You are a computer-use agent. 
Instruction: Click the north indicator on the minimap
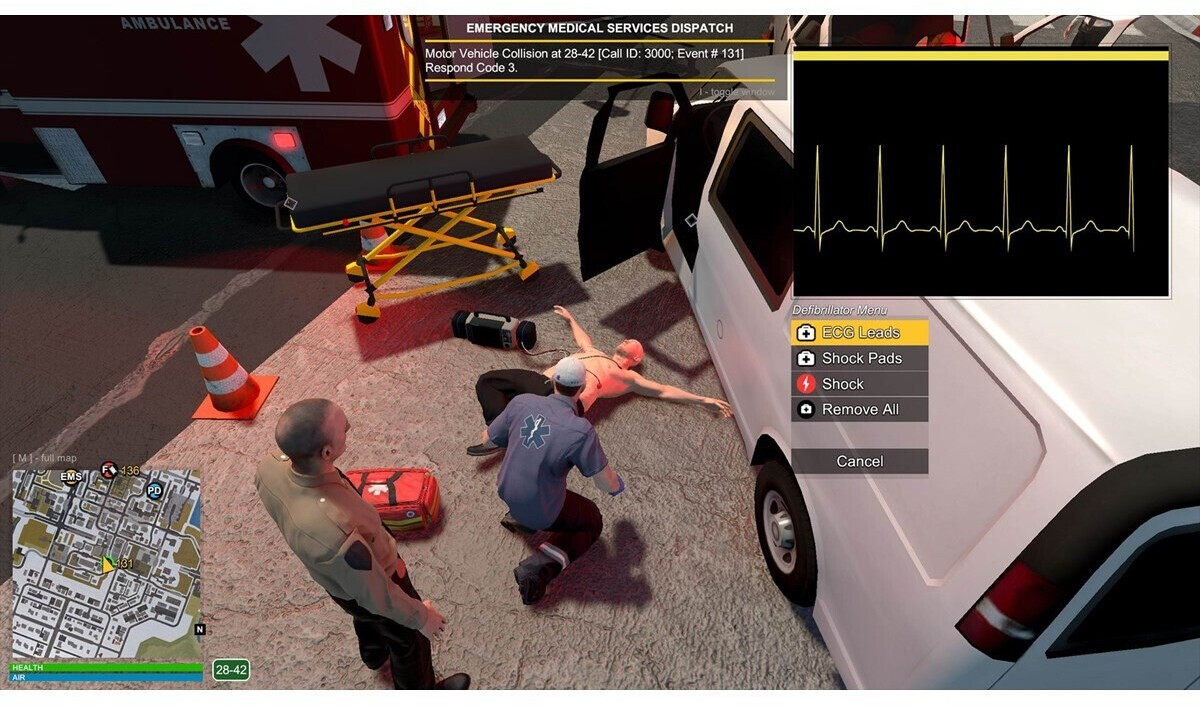(200, 629)
